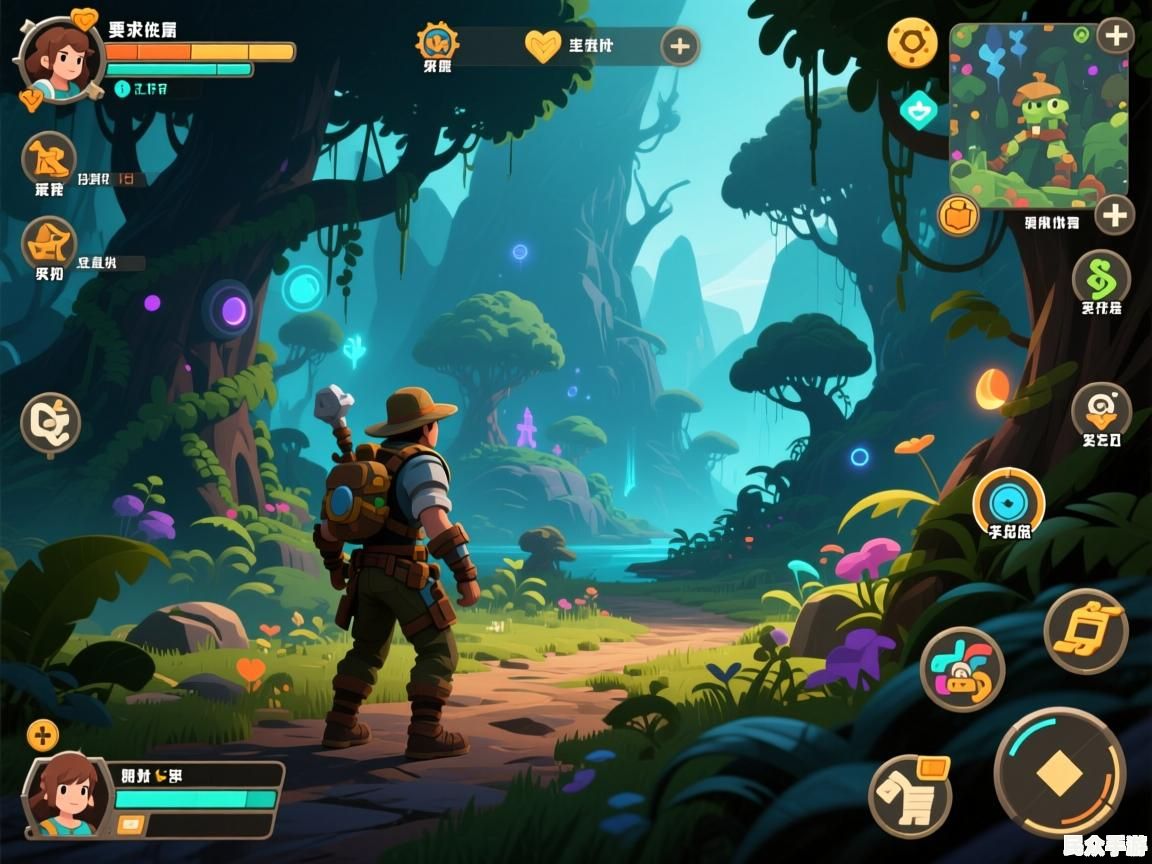This screenshot has height=864, width=1152.
Task: Open the minimap showing the green creature
Action: (x=1037, y=115)
